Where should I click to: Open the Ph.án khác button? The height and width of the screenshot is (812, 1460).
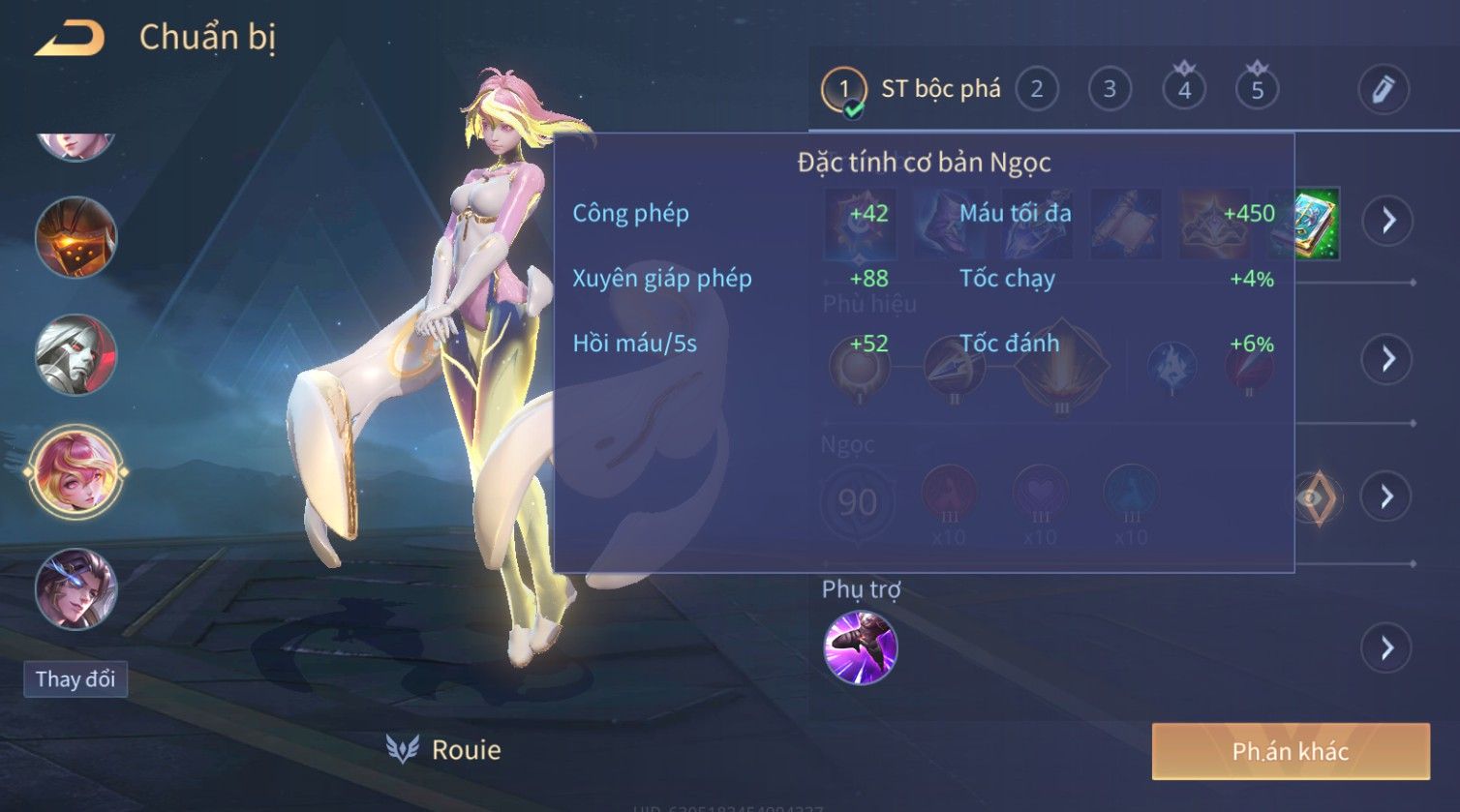point(1290,751)
